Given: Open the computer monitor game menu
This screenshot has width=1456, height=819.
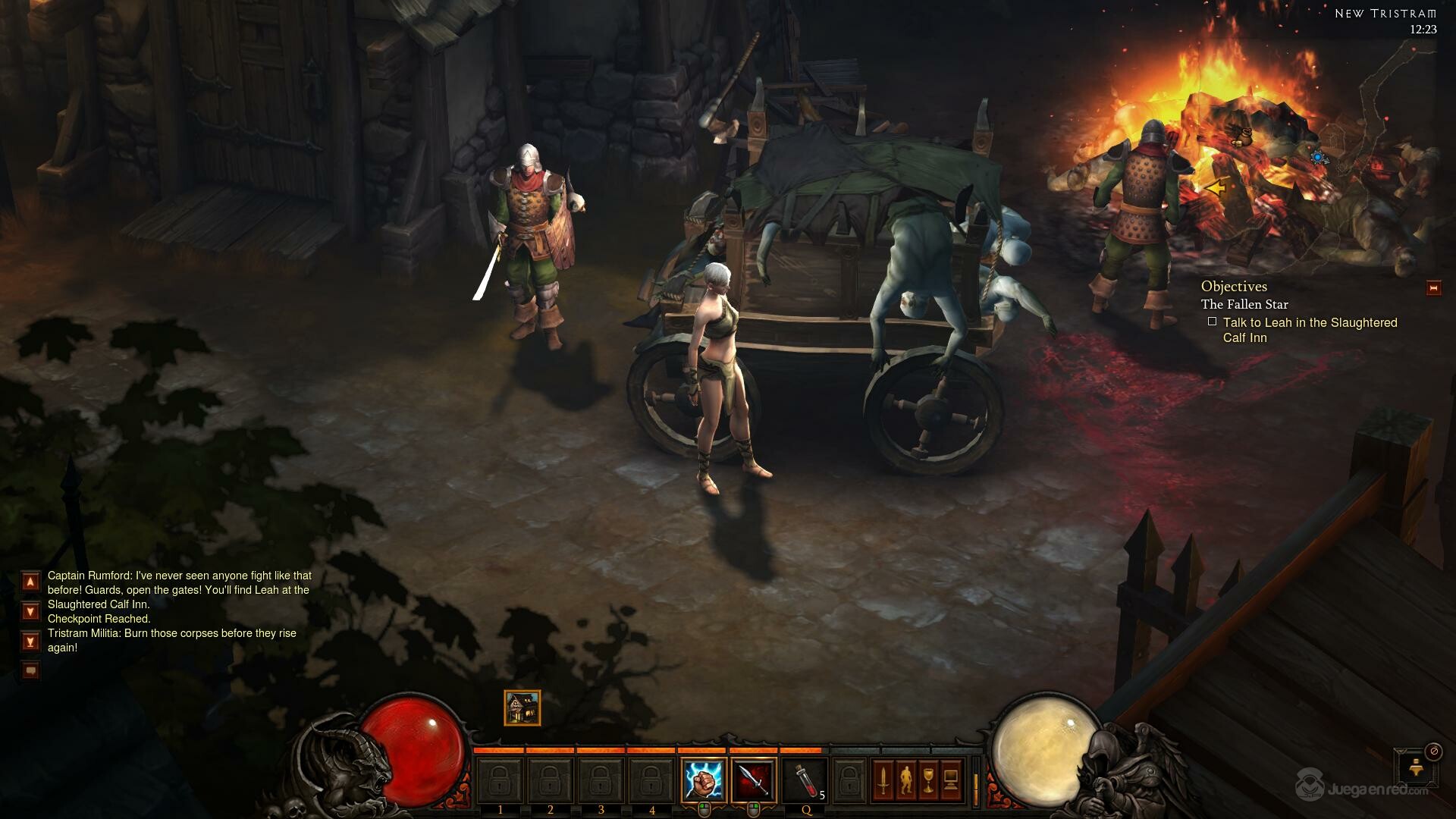Looking at the screenshot, I should coord(951,780).
